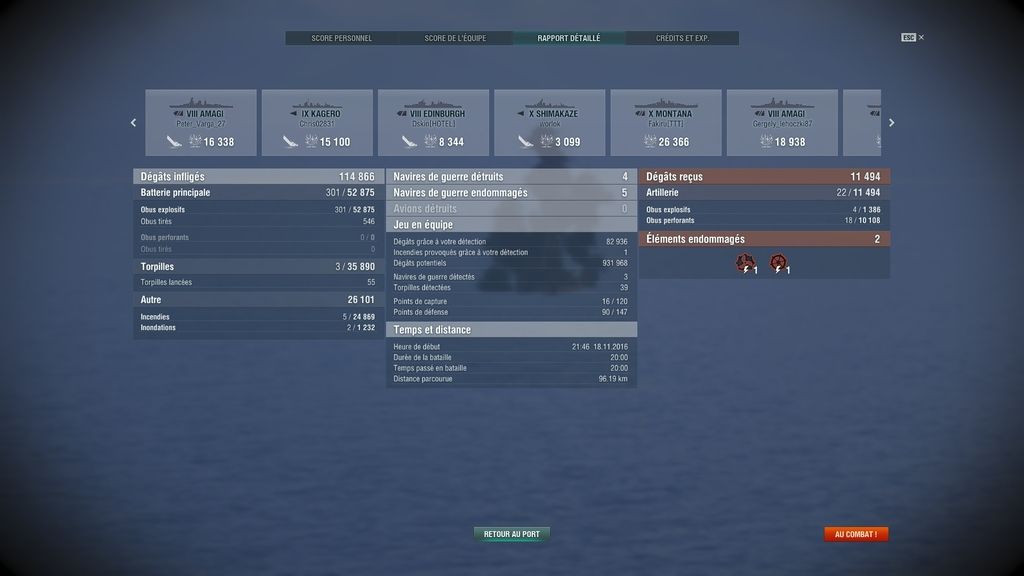Choose the VIII Edinburgh ship card
Viewport: 1024px width, 576px height.
[433, 123]
